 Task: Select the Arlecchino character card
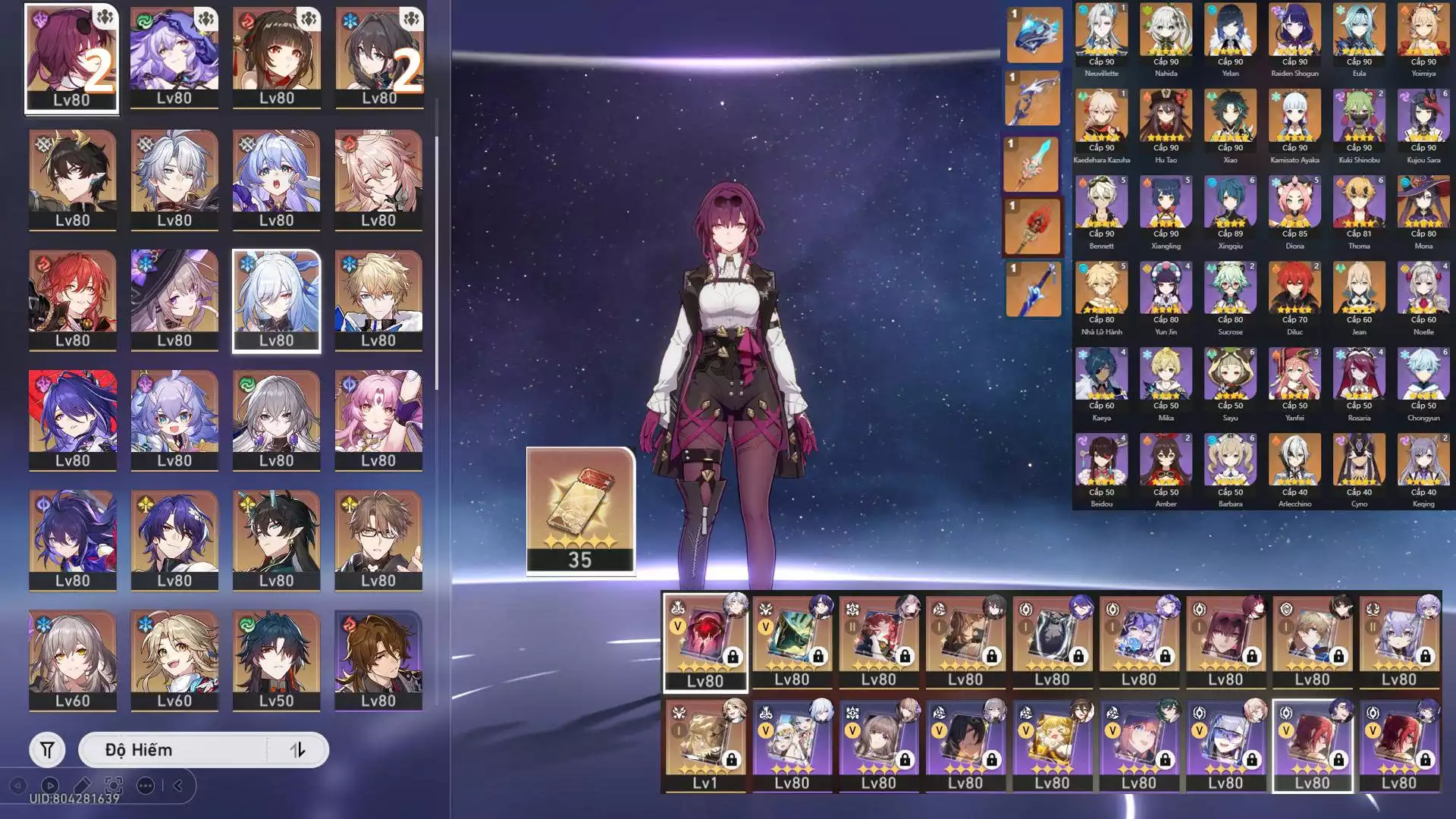pyautogui.click(x=1294, y=466)
